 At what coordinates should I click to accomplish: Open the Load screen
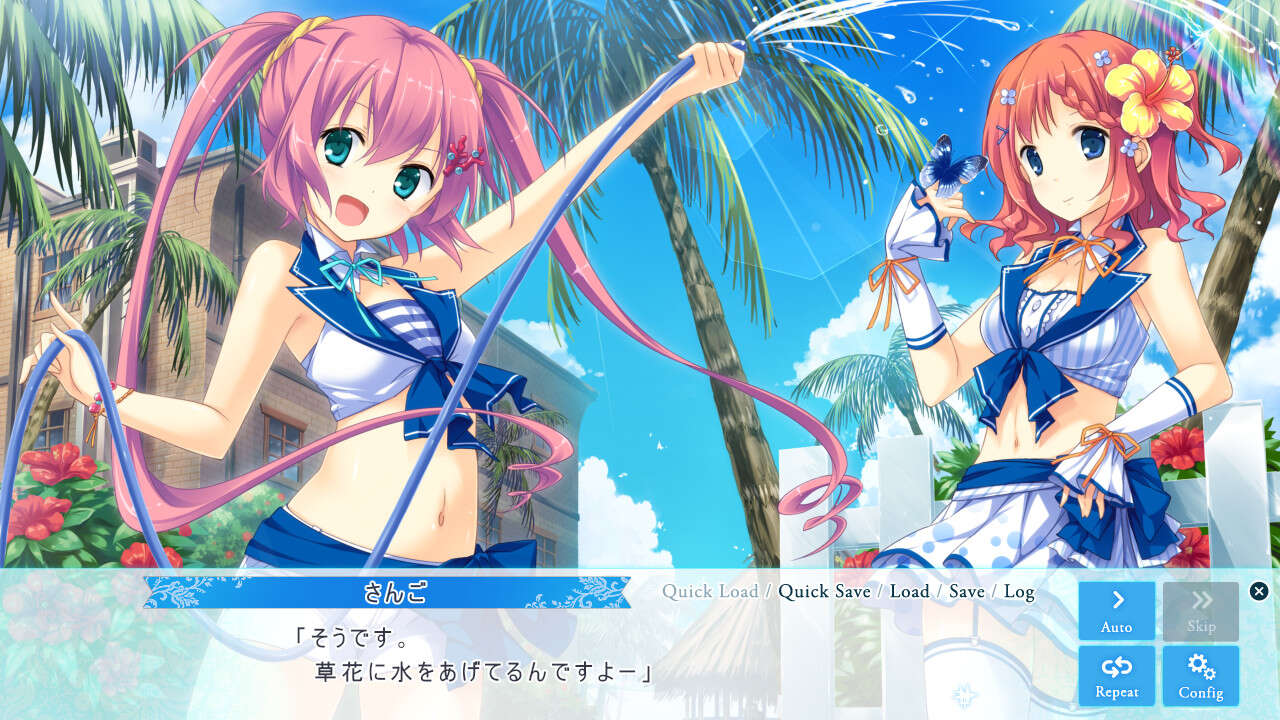910,592
